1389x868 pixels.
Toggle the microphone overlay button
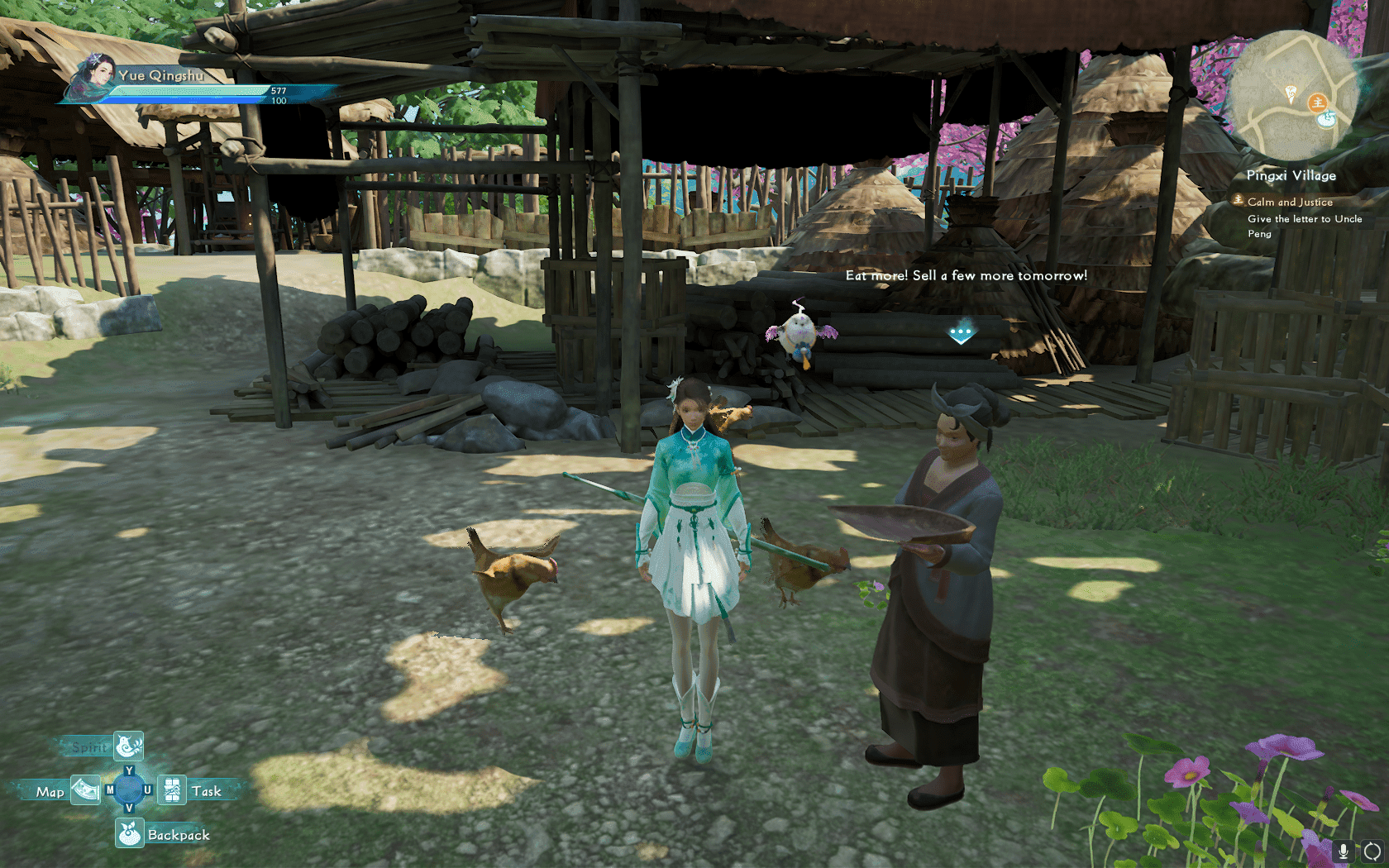tap(1344, 850)
